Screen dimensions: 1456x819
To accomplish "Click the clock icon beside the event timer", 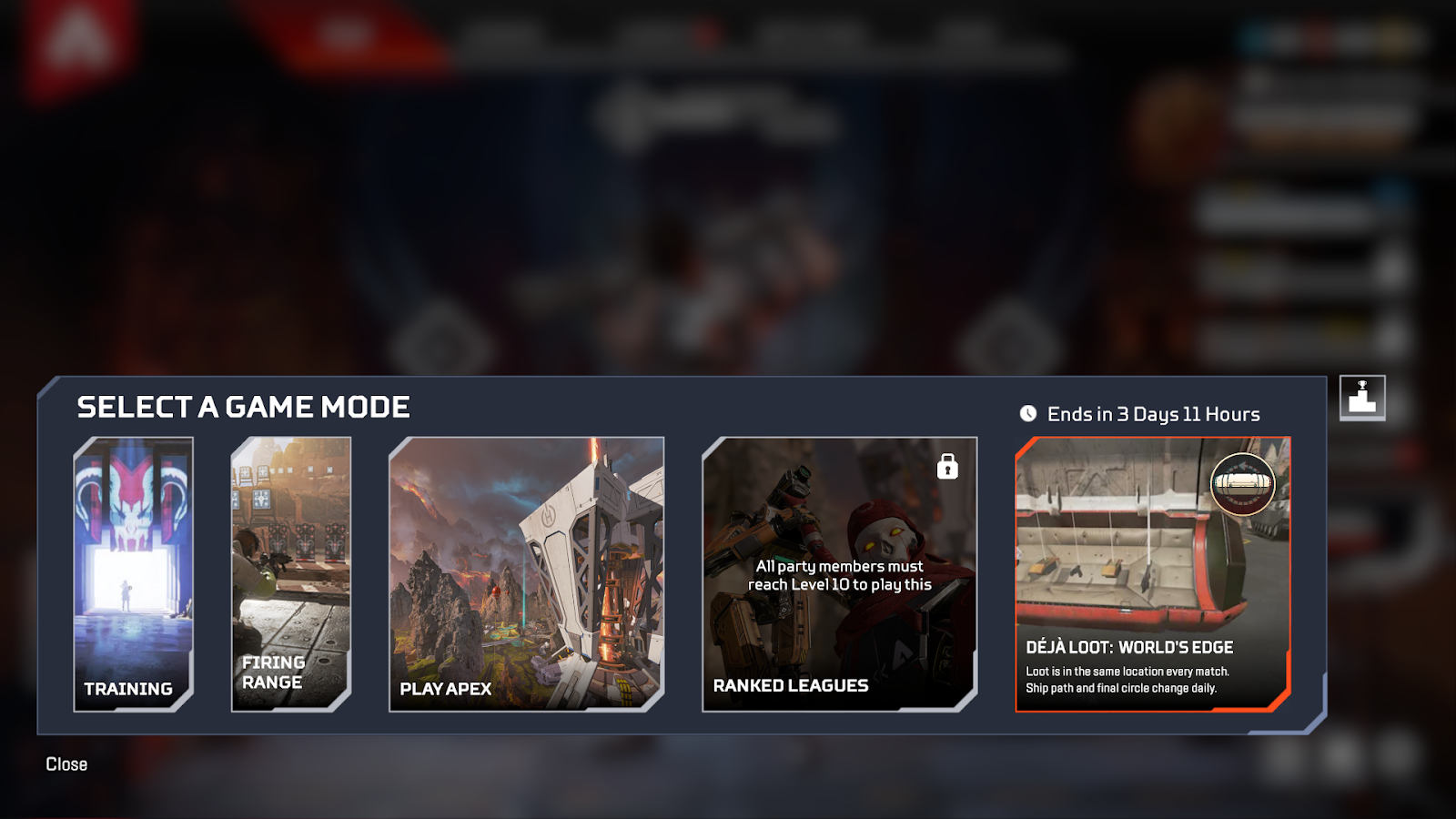I will click(x=1027, y=413).
